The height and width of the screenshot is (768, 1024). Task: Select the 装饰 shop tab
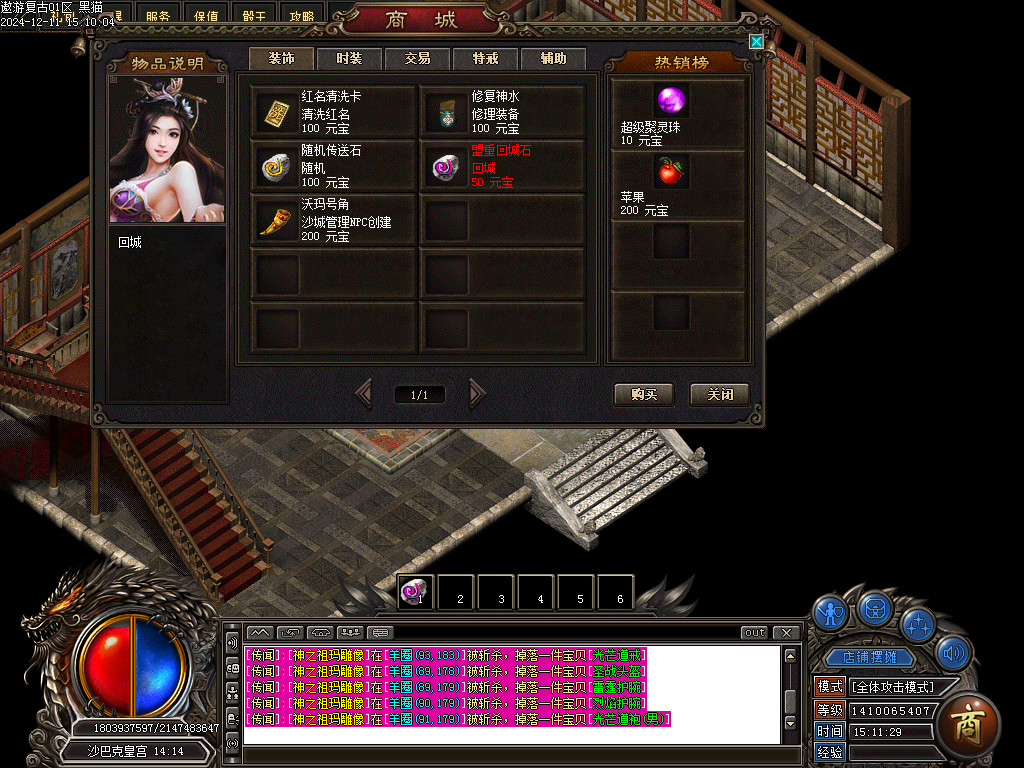281,59
